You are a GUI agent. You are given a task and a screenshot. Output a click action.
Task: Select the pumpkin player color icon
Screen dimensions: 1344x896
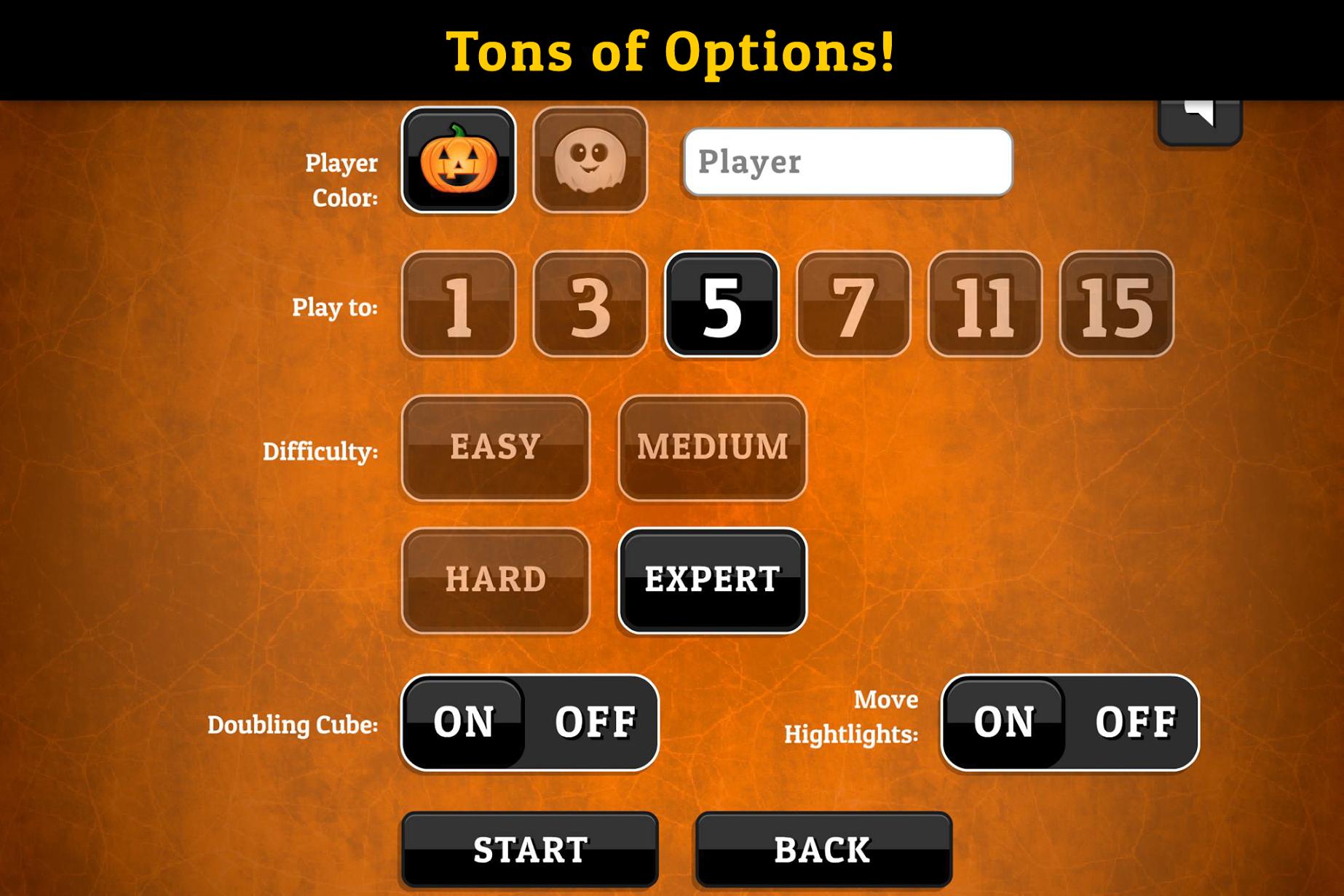pos(459,162)
